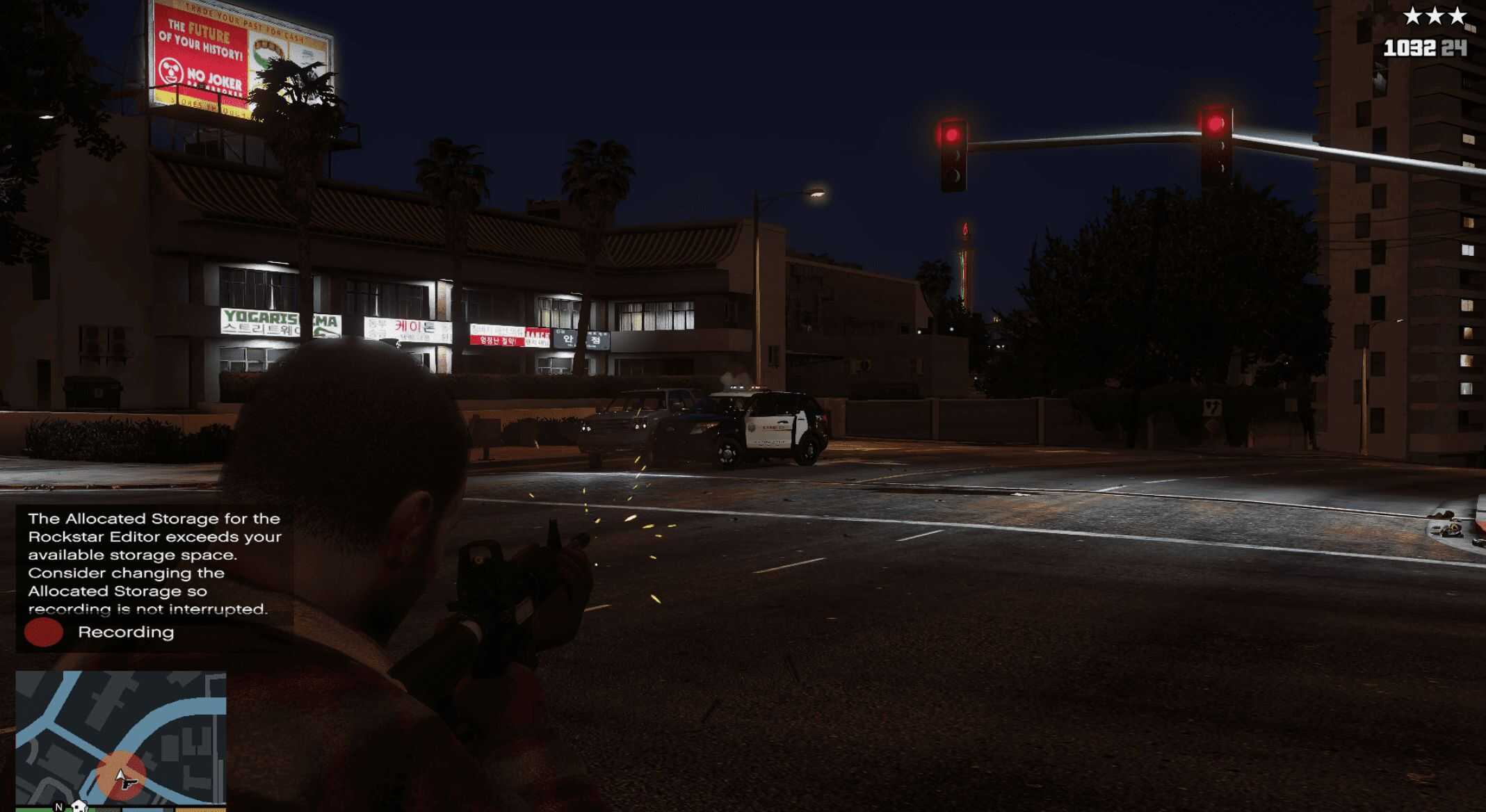1486x812 pixels.
Task: Select the red Recording indicator dot
Action: (43, 632)
